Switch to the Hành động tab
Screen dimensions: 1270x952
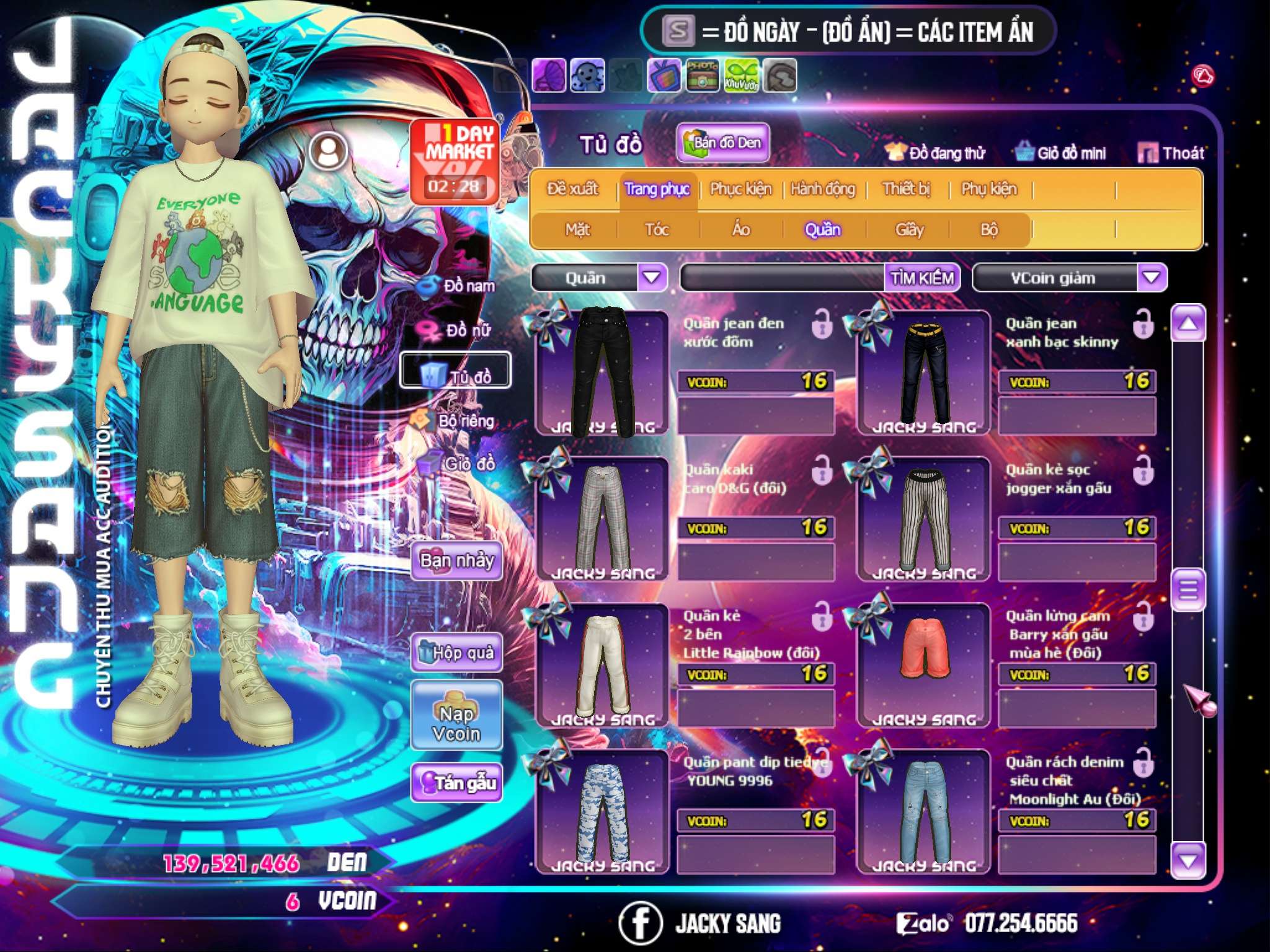tap(822, 189)
